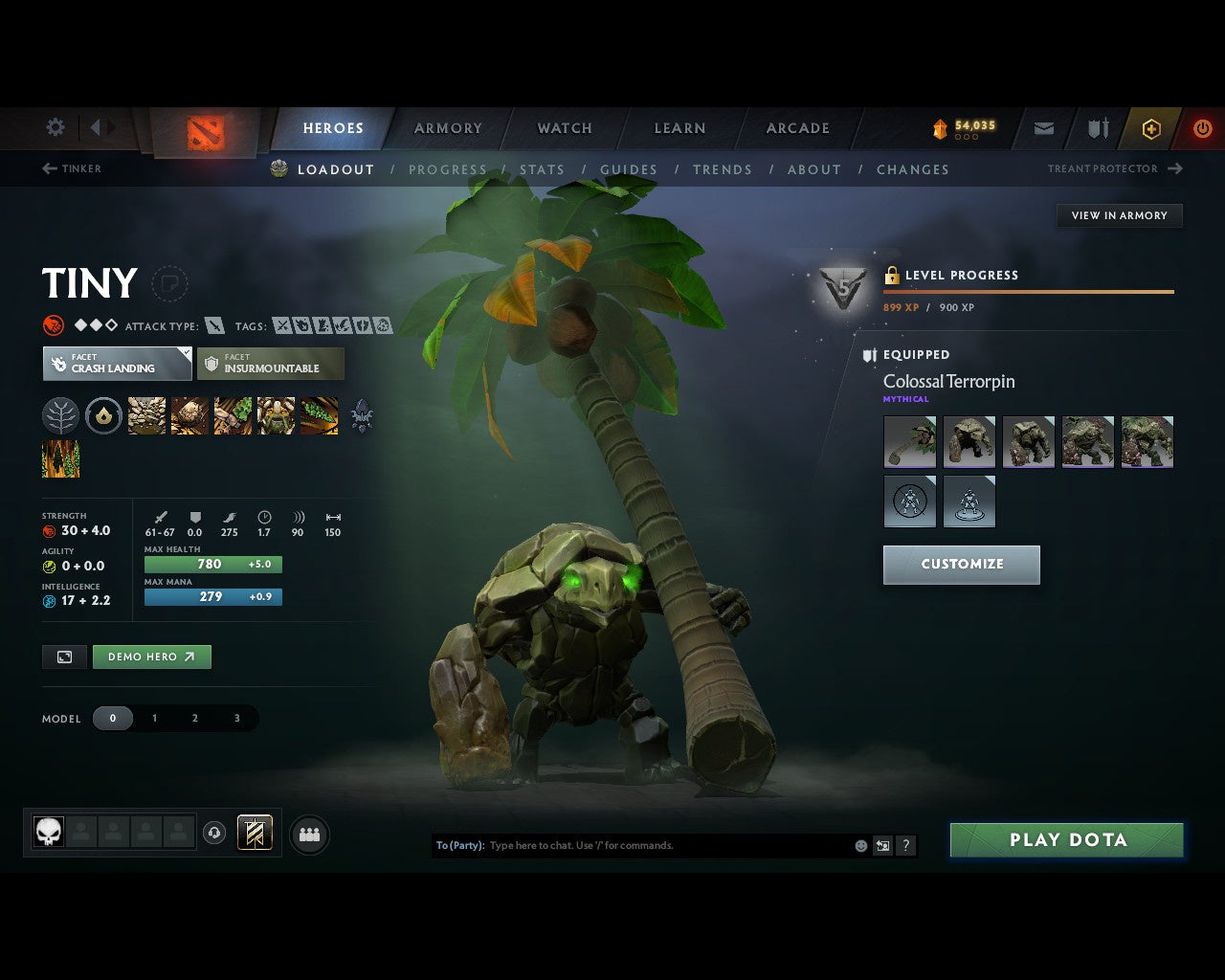Open the armory shield and sword icon
The height and width of the screenshot is (980, 1225).
click(1096, 128)
